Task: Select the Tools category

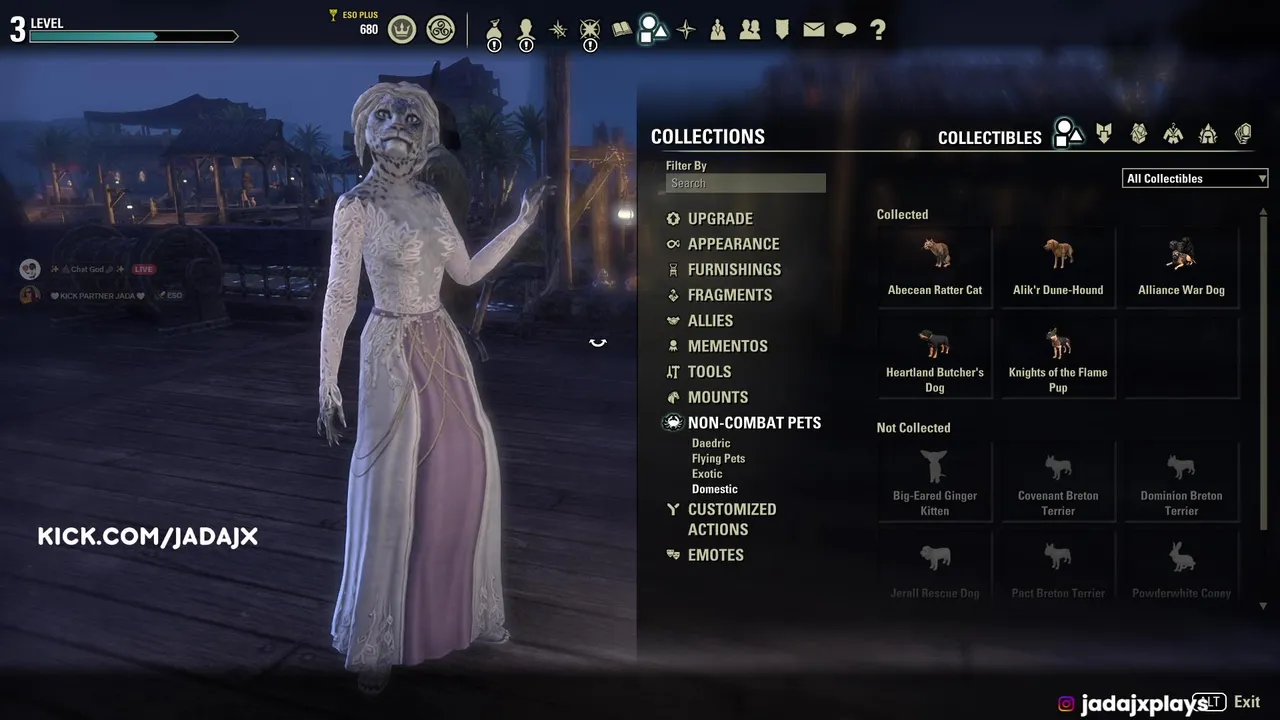Action: (x=709, y=372)
